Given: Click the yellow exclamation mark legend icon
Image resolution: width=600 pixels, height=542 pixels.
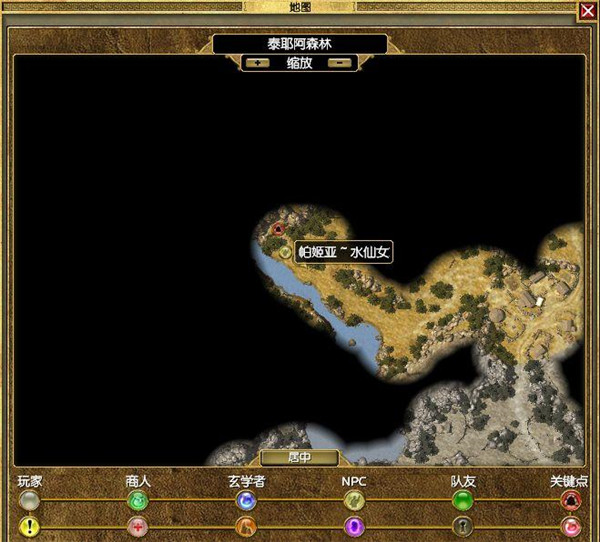Looking at the screenshot, I should tap(30, 526).
